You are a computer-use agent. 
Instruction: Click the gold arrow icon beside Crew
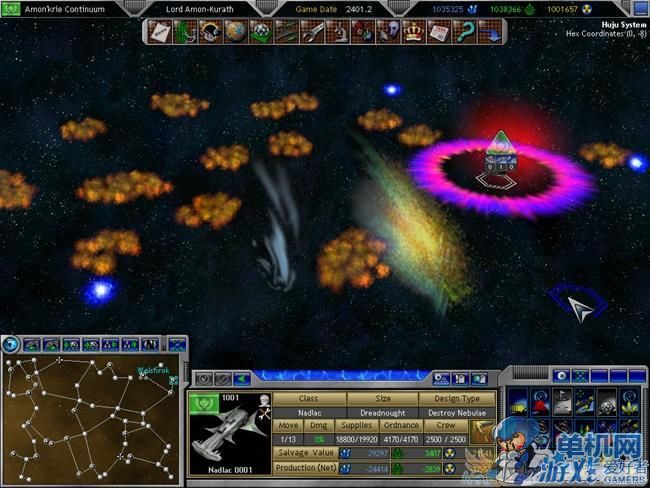[482, 431]
